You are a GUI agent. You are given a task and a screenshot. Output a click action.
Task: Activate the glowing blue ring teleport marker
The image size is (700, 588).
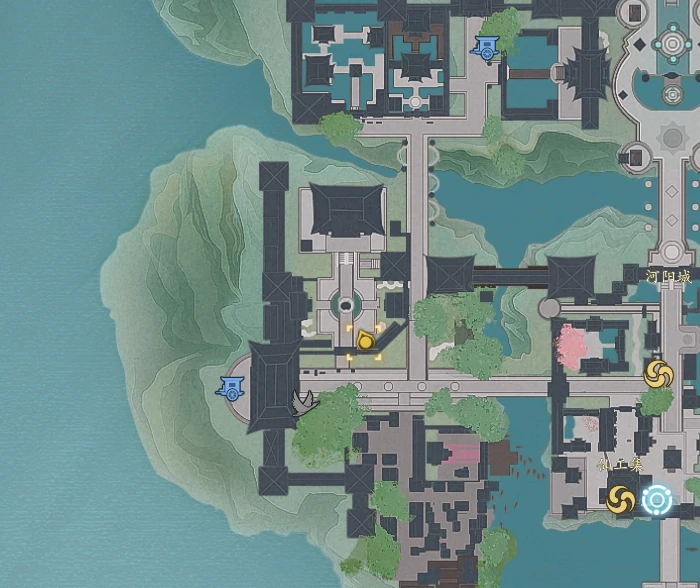click(x=657, y=498)
